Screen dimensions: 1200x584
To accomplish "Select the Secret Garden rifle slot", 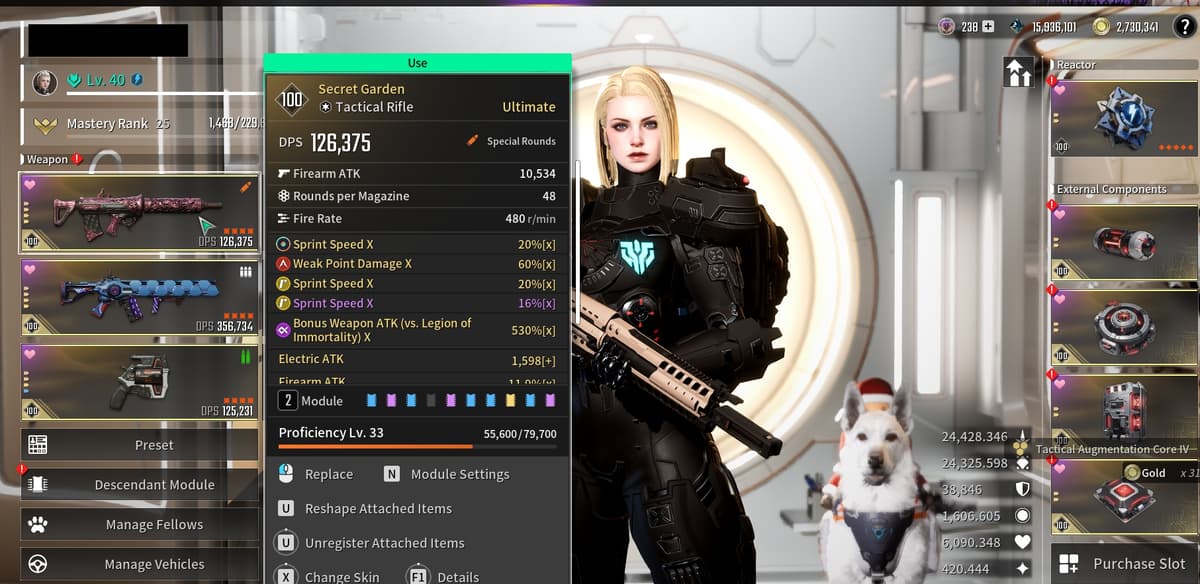I will (138, 212).
